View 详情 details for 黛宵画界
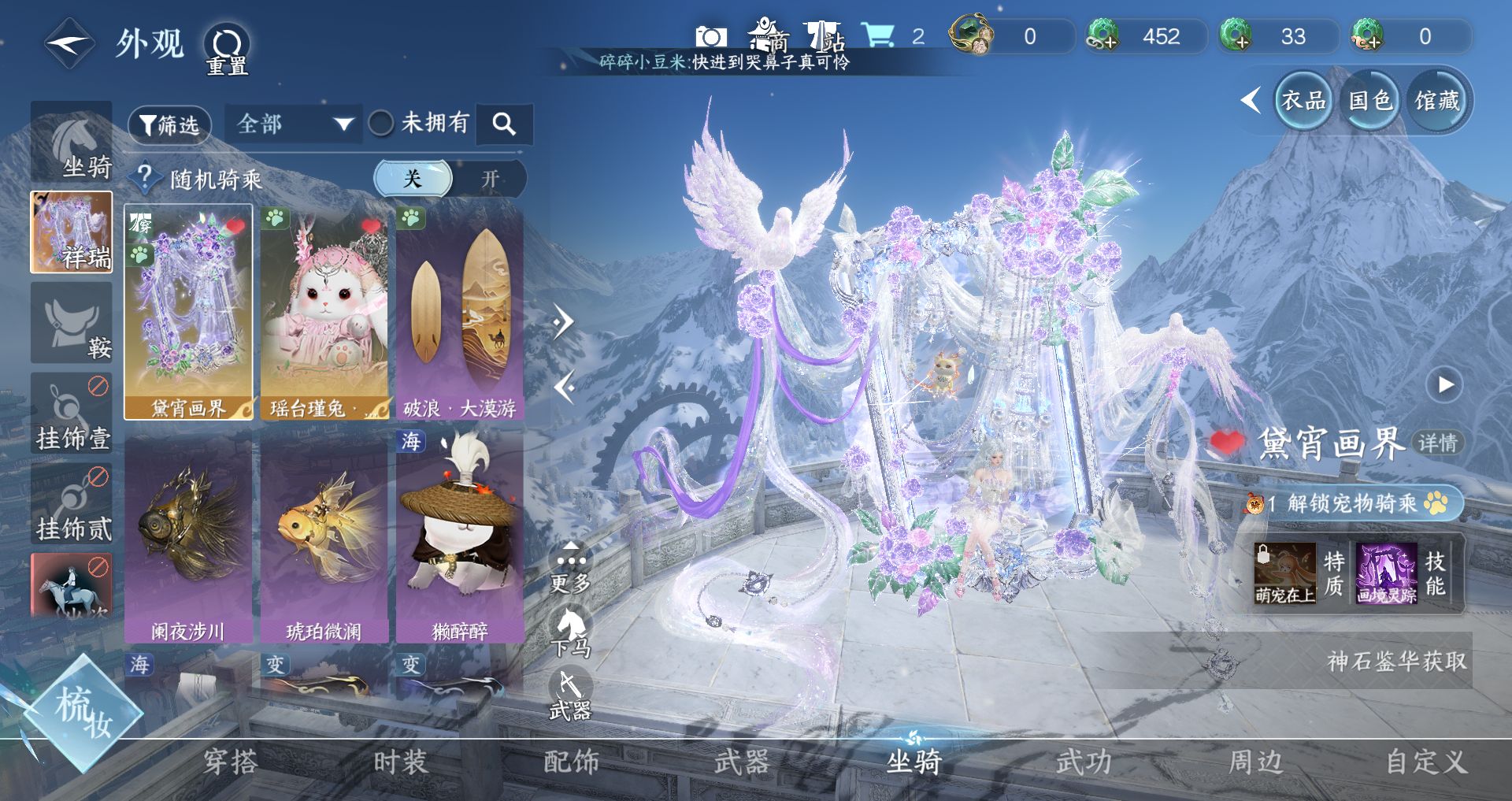 (1438, 443)
